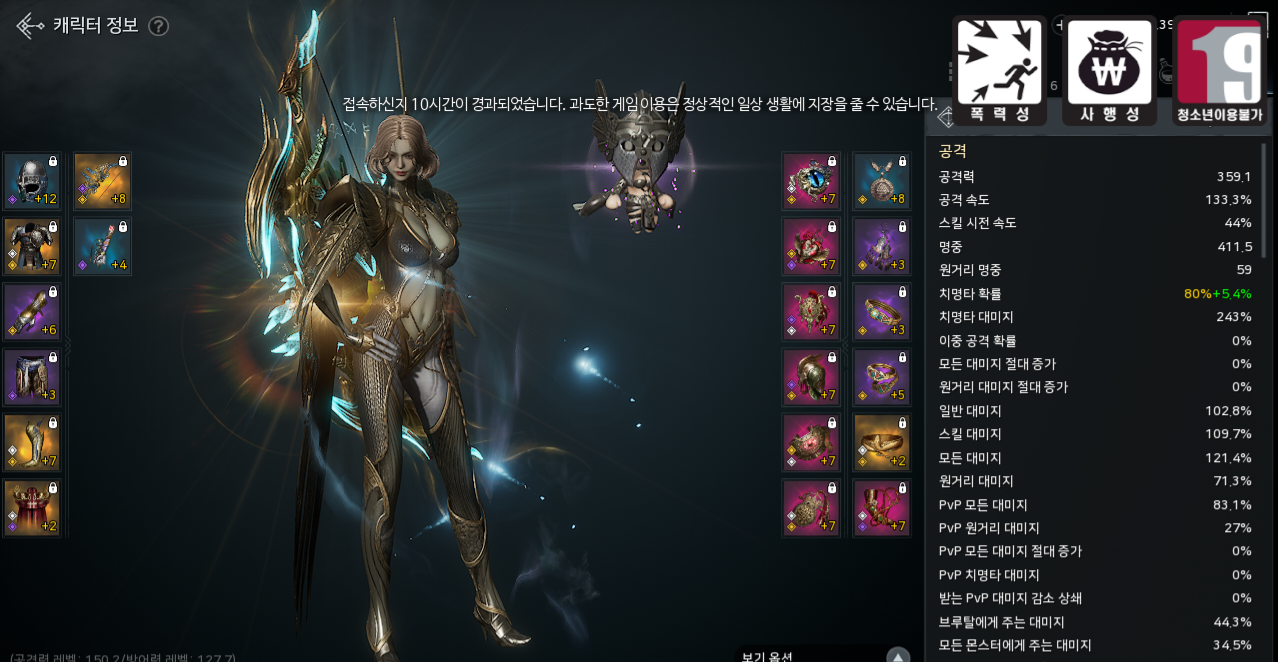1278x662 pixels.
Task: Open the +2 red cloak slot
Action: point(32,507)
